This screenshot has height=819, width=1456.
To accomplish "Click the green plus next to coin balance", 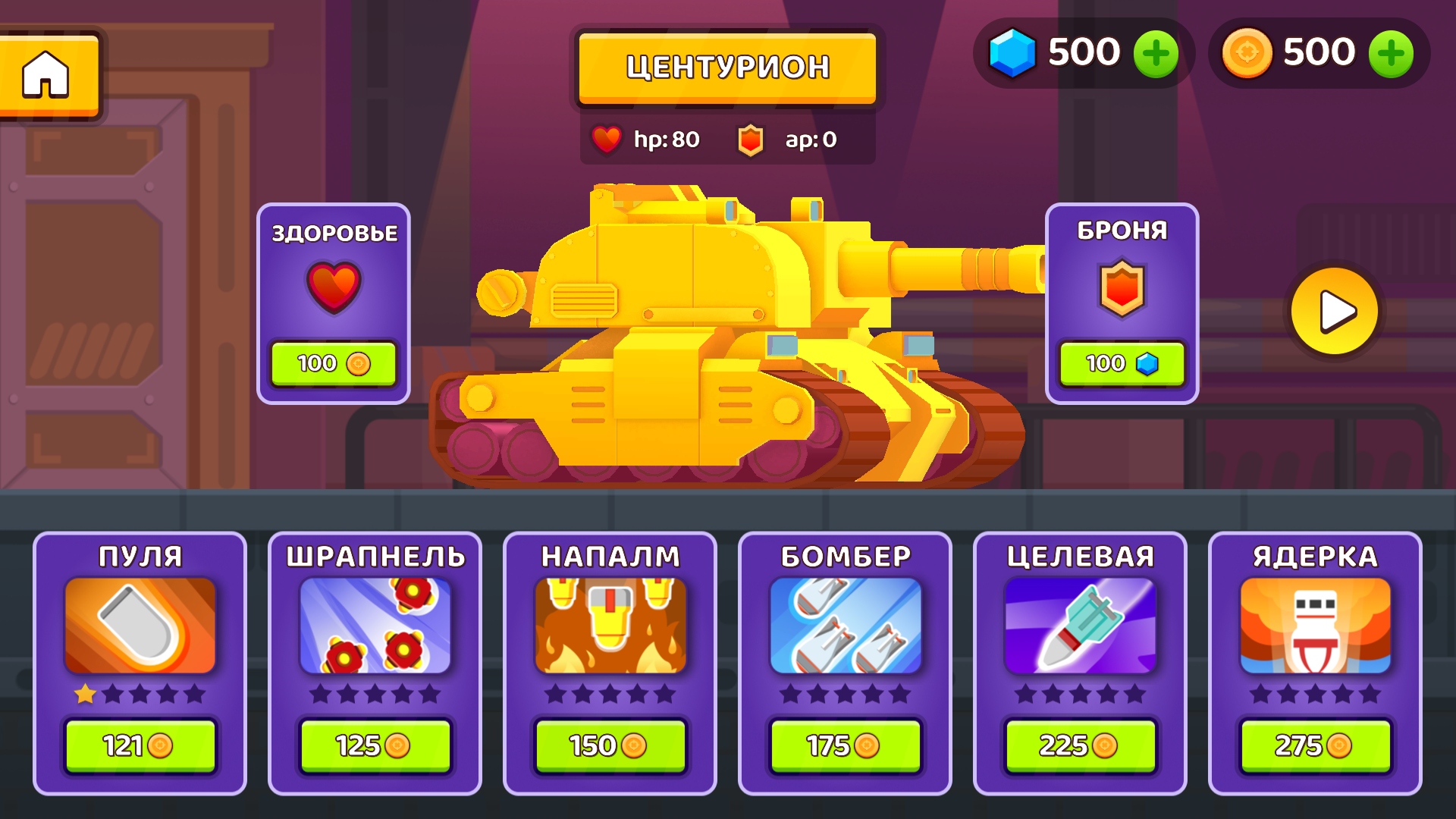I will pos(1391,52).
